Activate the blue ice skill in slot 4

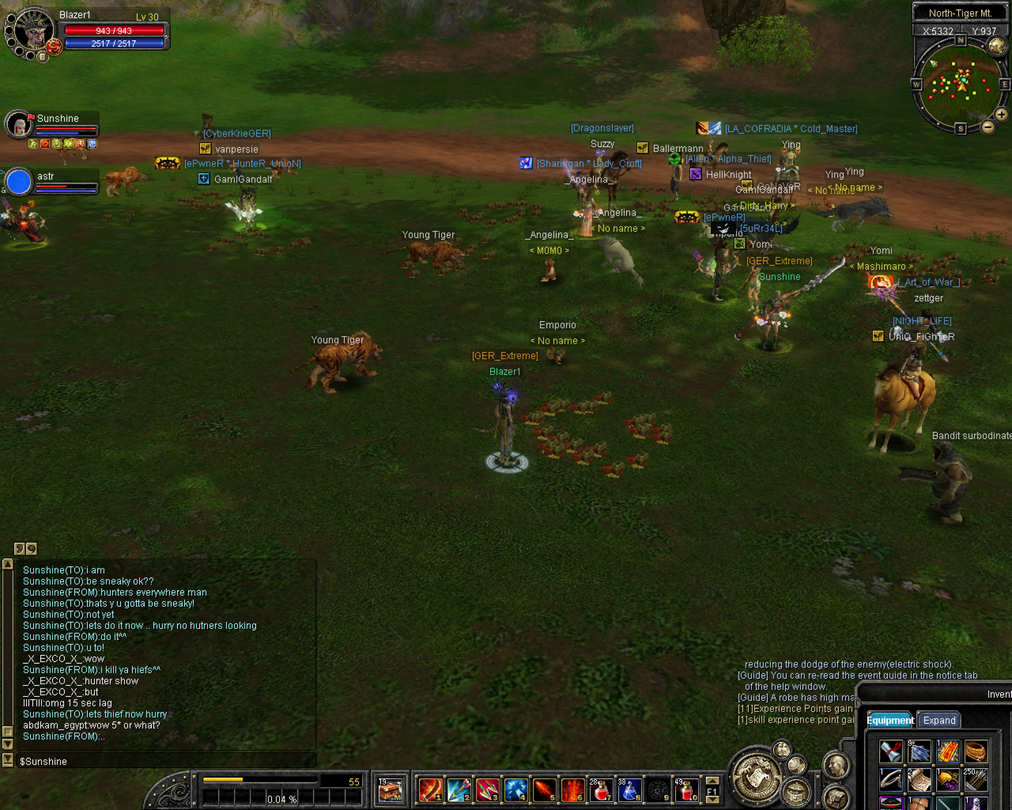[x=515, y=790]
